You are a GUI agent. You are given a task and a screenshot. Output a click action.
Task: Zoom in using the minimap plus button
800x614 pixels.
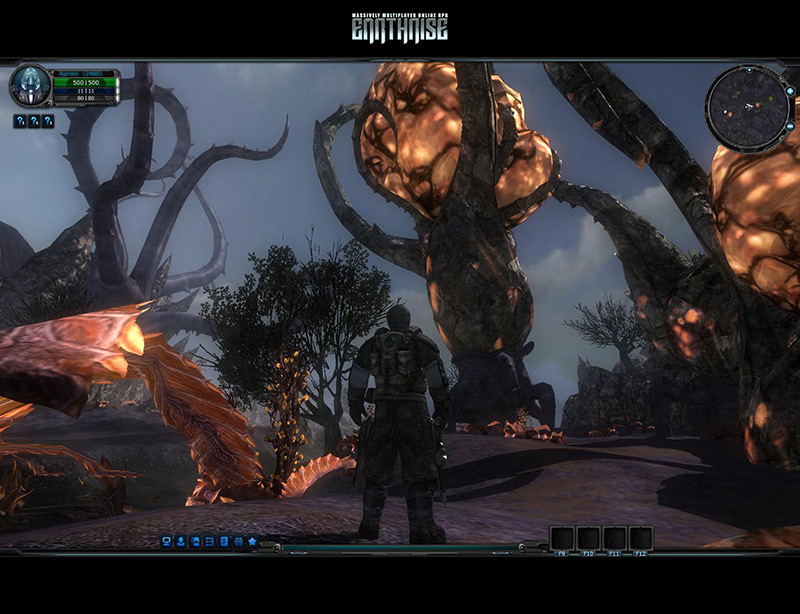790,91
